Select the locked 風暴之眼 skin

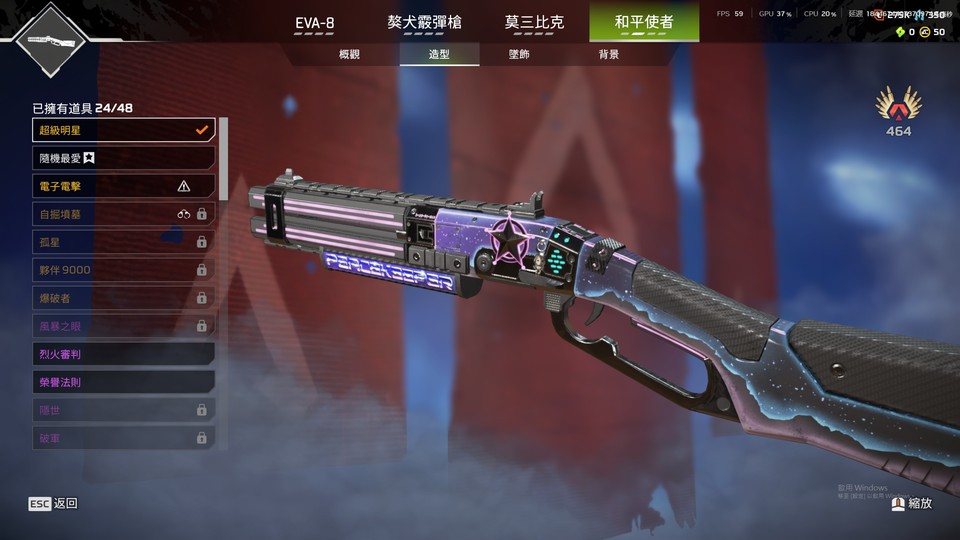(124, 326)
